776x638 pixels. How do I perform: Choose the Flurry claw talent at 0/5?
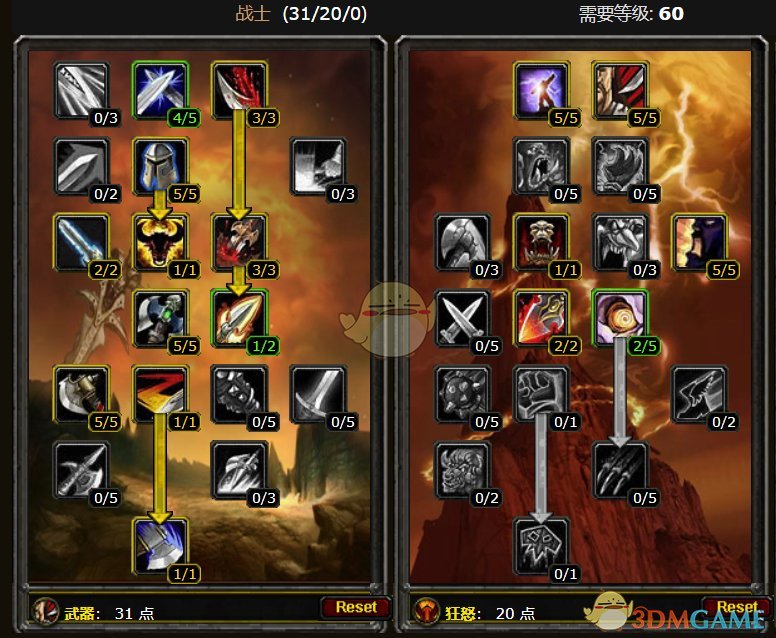click(620, 469)
